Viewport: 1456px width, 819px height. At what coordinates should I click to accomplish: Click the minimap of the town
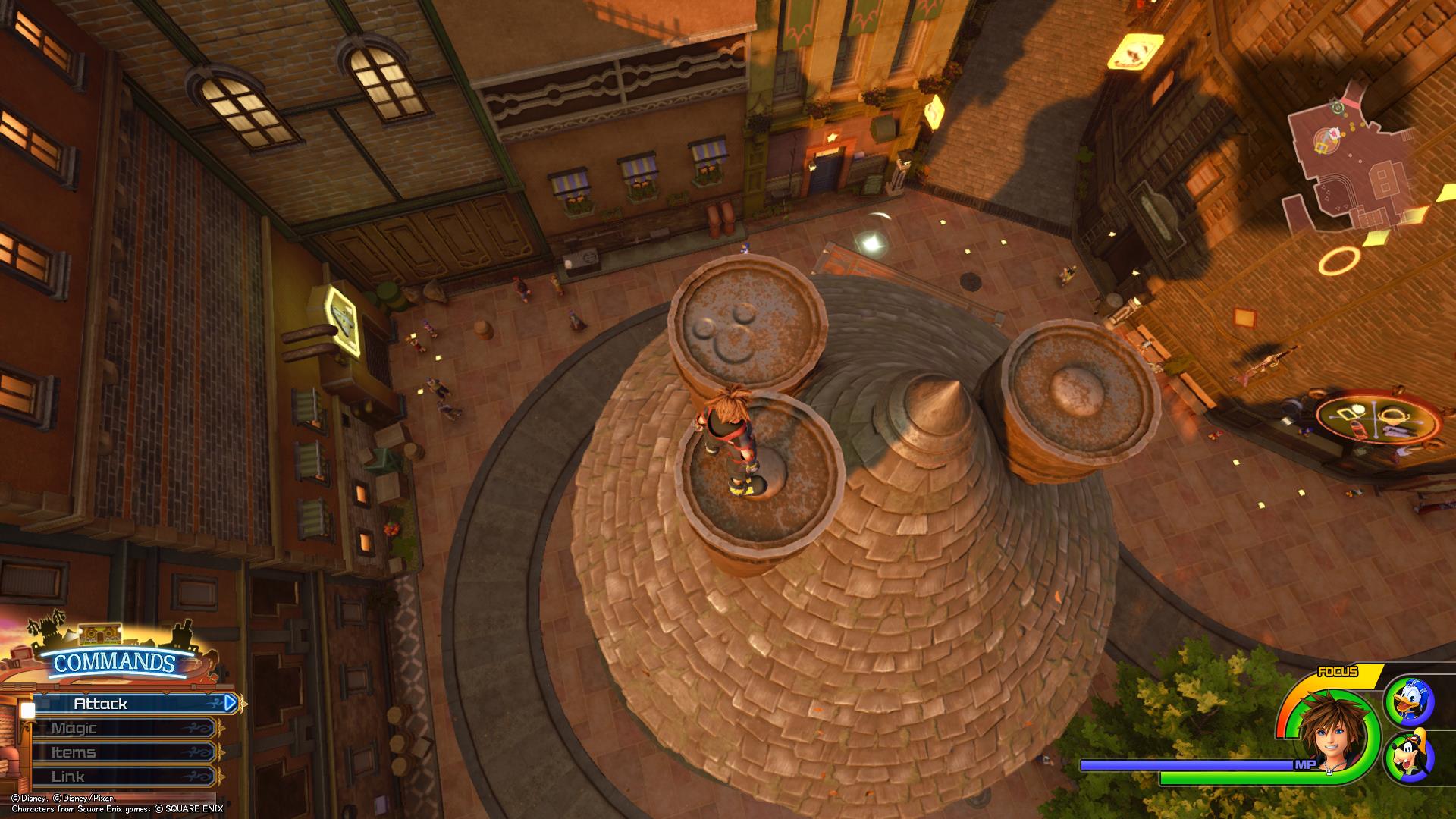click(1357, 174)
